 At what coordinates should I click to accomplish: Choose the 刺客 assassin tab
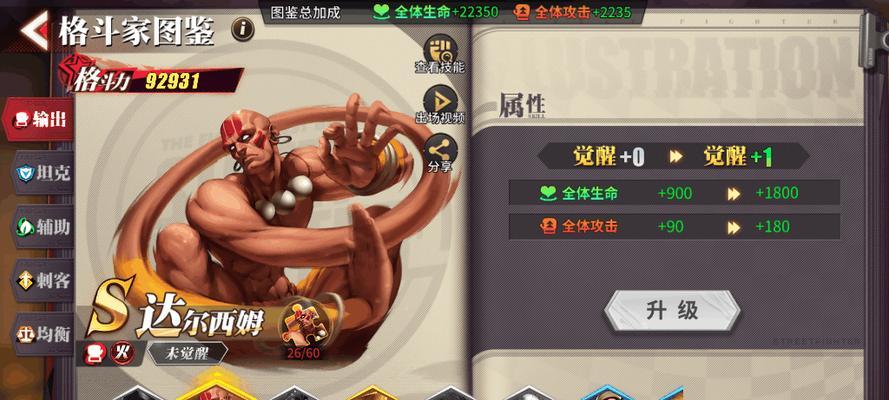tap(42, 279)
